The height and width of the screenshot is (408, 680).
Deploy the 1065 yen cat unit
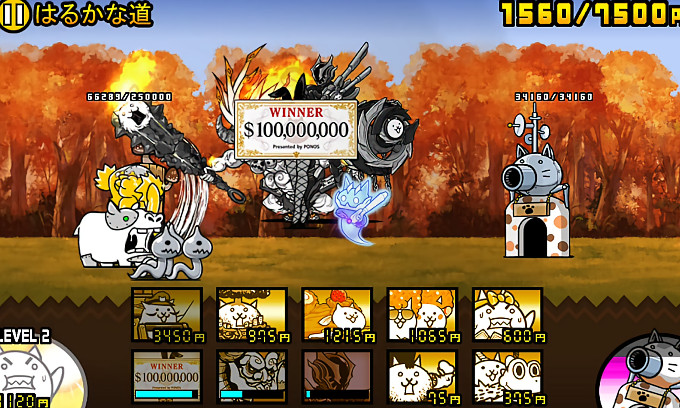[x=422, y=315]
